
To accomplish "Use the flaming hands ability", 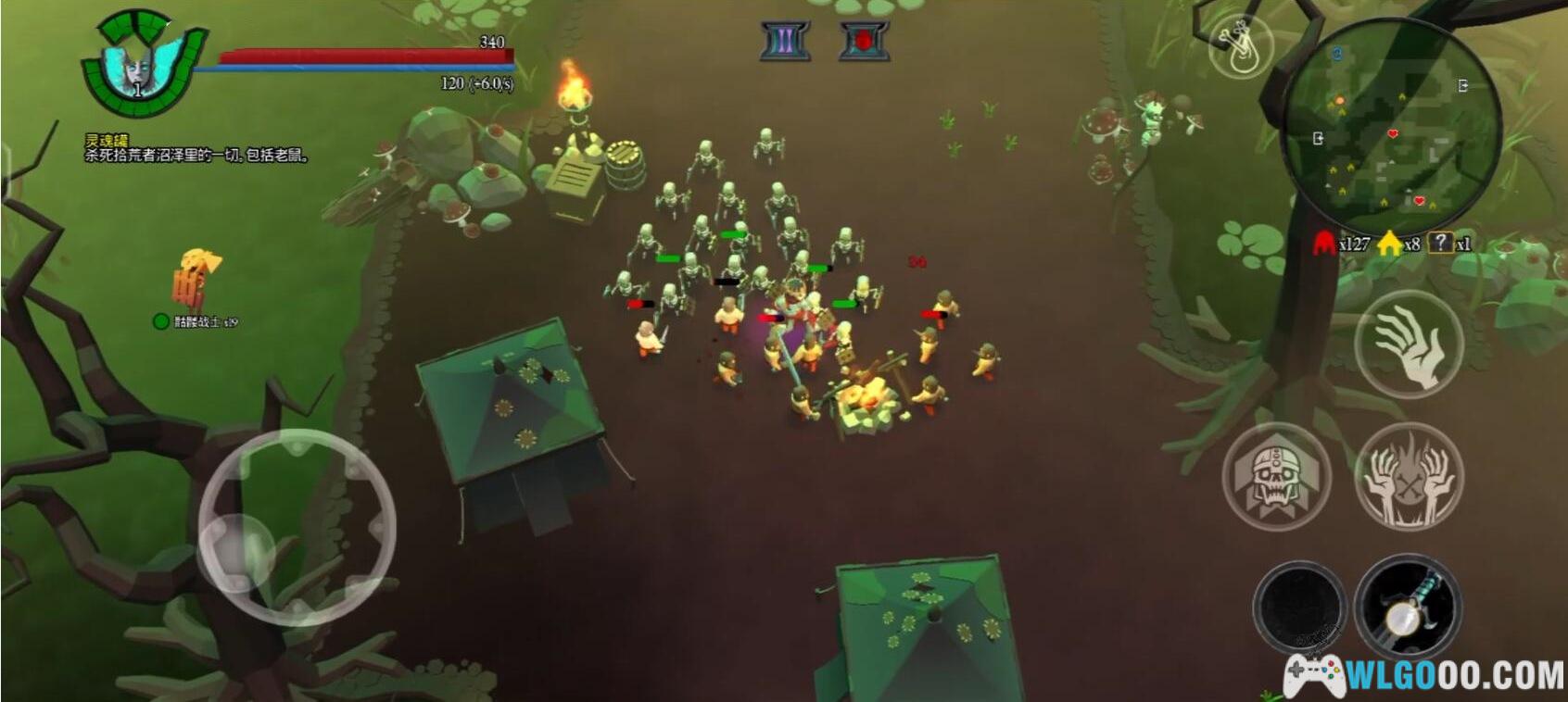I will pyautogui.click(x=1409, y=478).
